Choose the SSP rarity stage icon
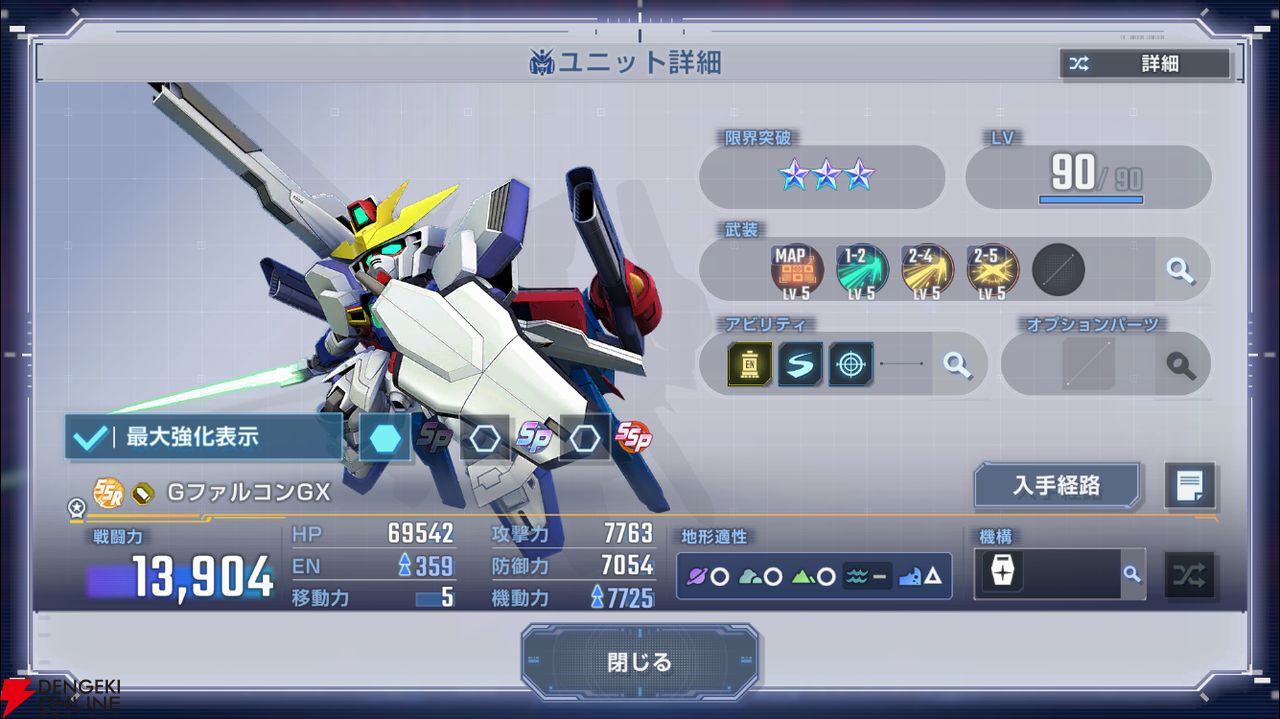This screenshot has height=719, width=1280. click(x=633, y=437)
